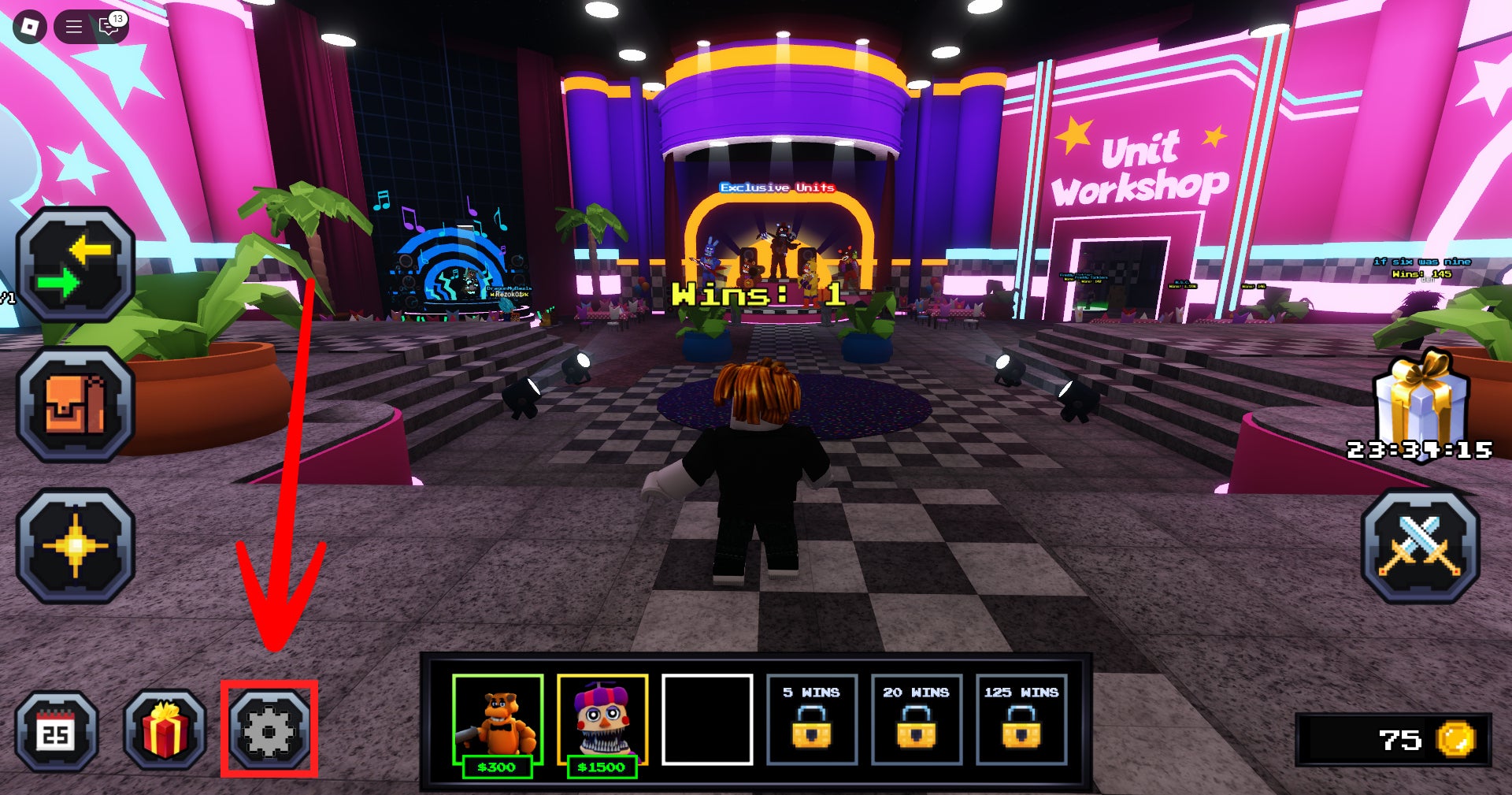Viewport: 1512px width, 795px height.
Task: Open the daily calendar button
Action: 57,732
